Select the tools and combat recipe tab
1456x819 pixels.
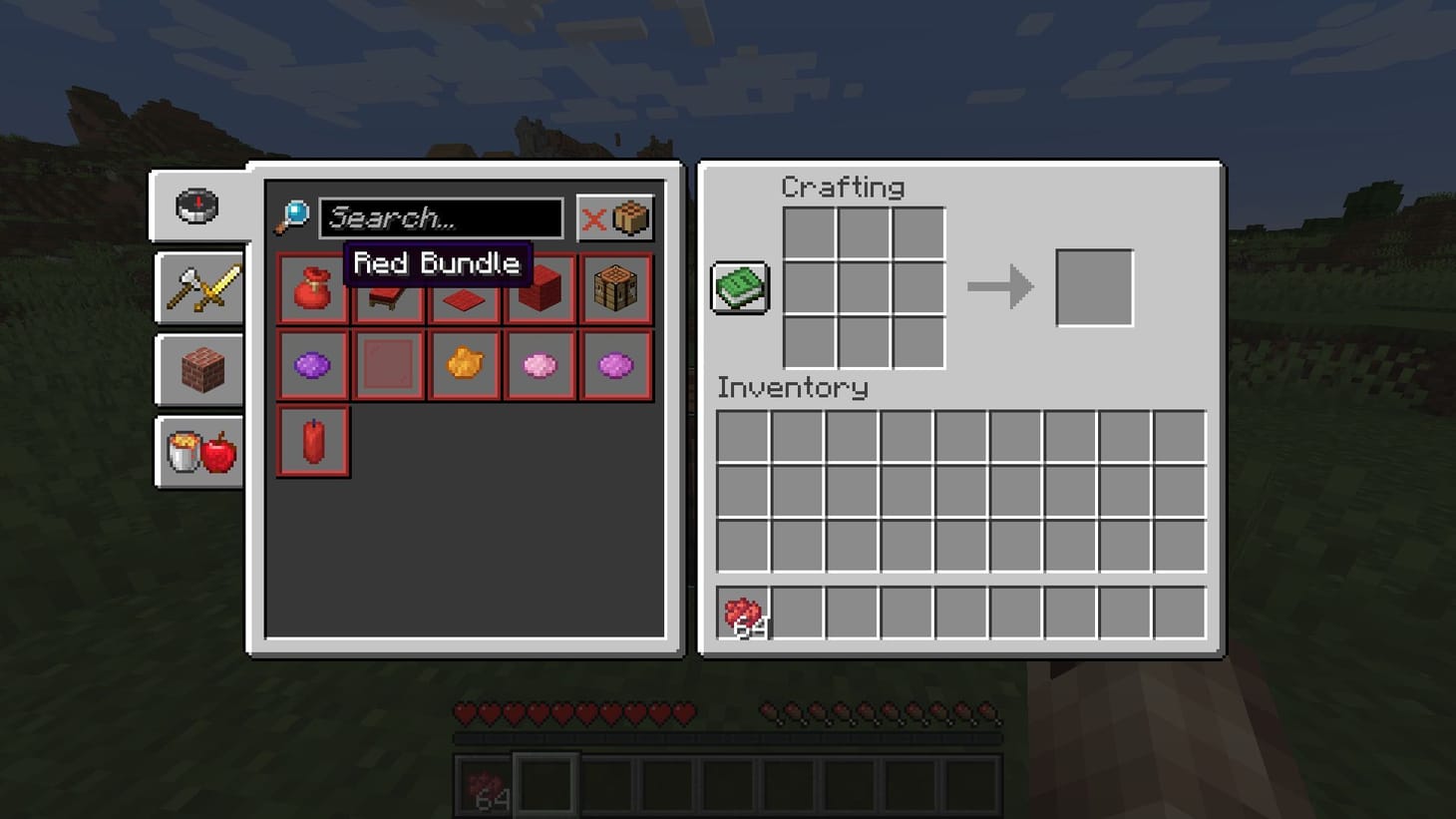pos(198,289)
